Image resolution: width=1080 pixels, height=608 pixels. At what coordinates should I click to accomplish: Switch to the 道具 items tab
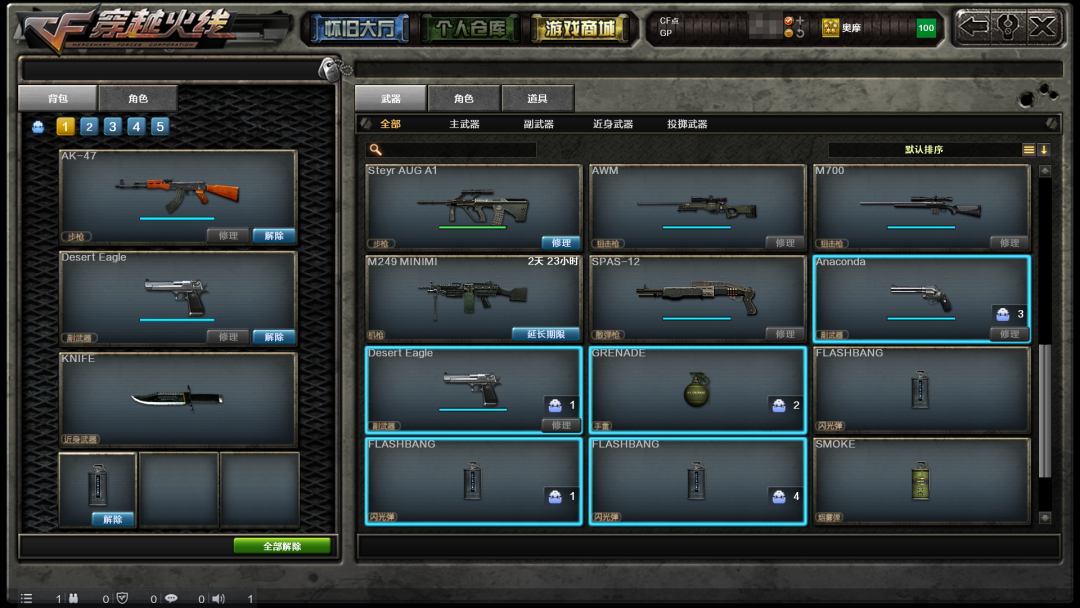click(x=538, y=98)
